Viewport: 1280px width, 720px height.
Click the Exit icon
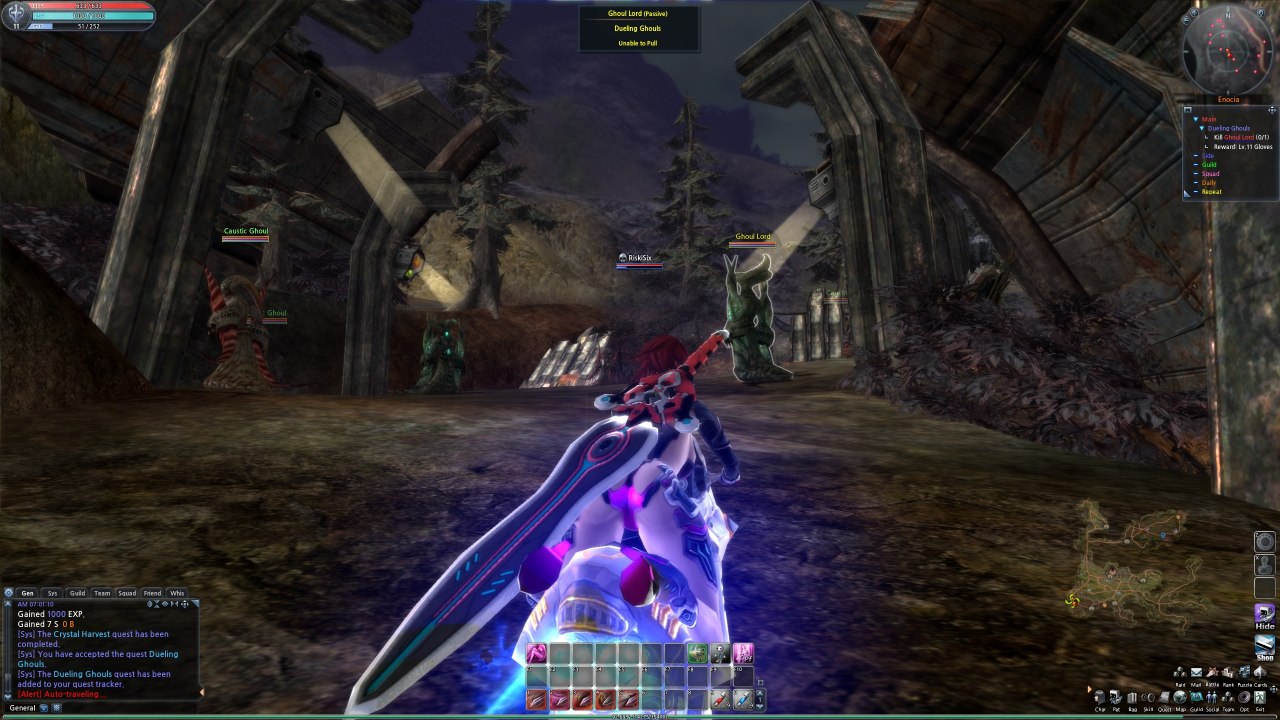point(1260,697)
